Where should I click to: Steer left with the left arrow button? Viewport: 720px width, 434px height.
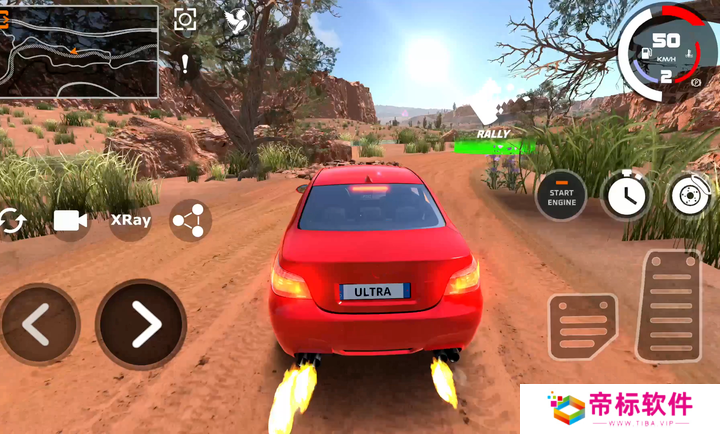coord(38,324)
